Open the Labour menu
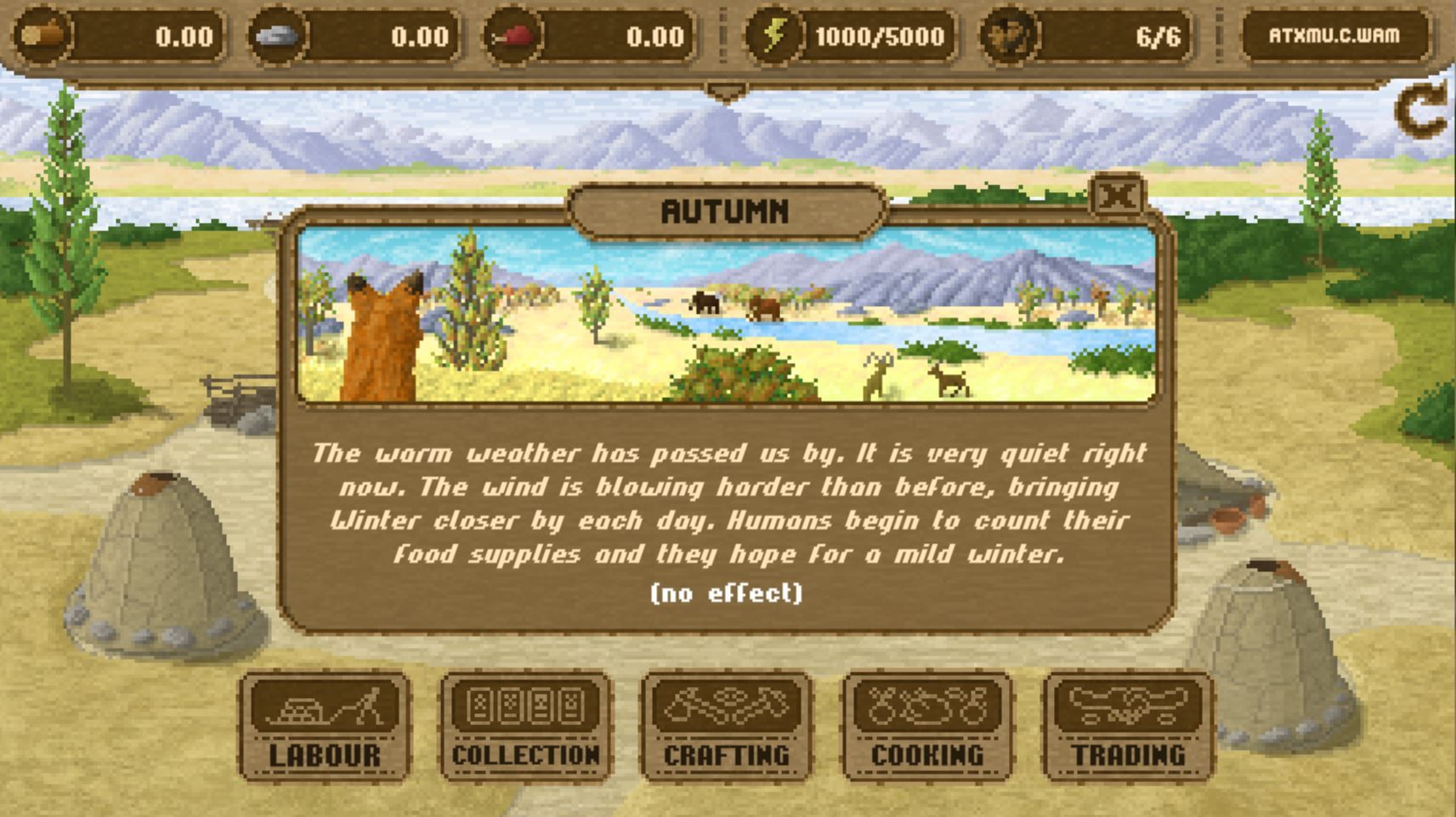This screenshot has height=817, width=1456. (x=325, y=726)
